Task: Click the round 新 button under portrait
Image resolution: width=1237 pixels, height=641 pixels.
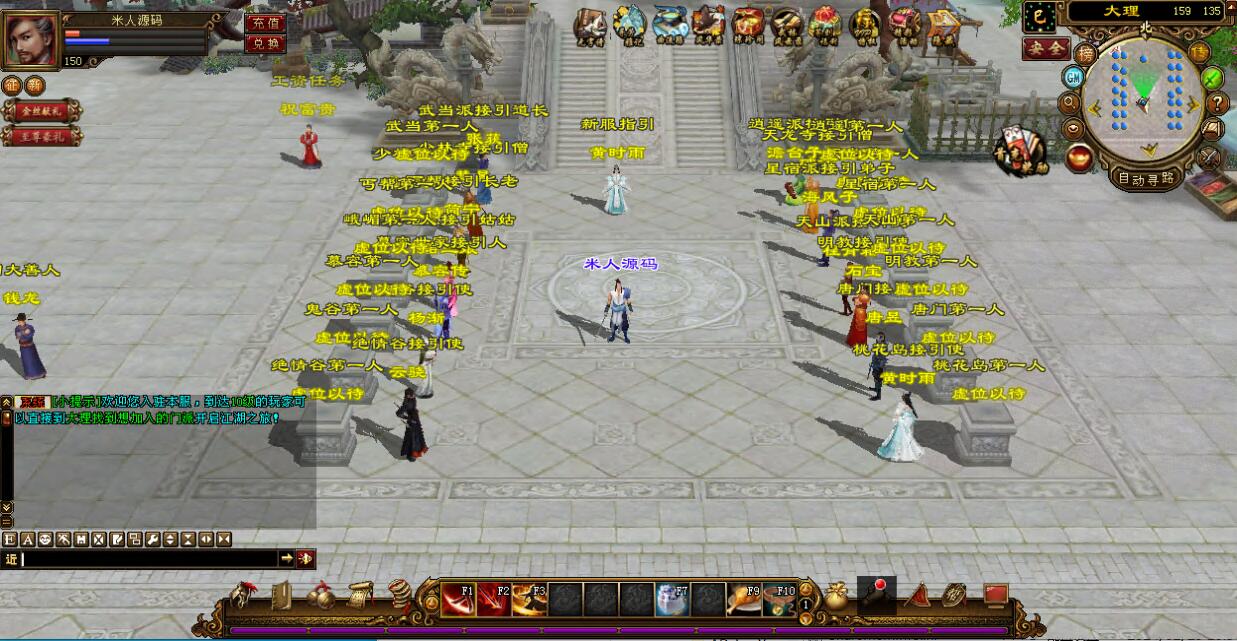Action: tap(35, 86)
